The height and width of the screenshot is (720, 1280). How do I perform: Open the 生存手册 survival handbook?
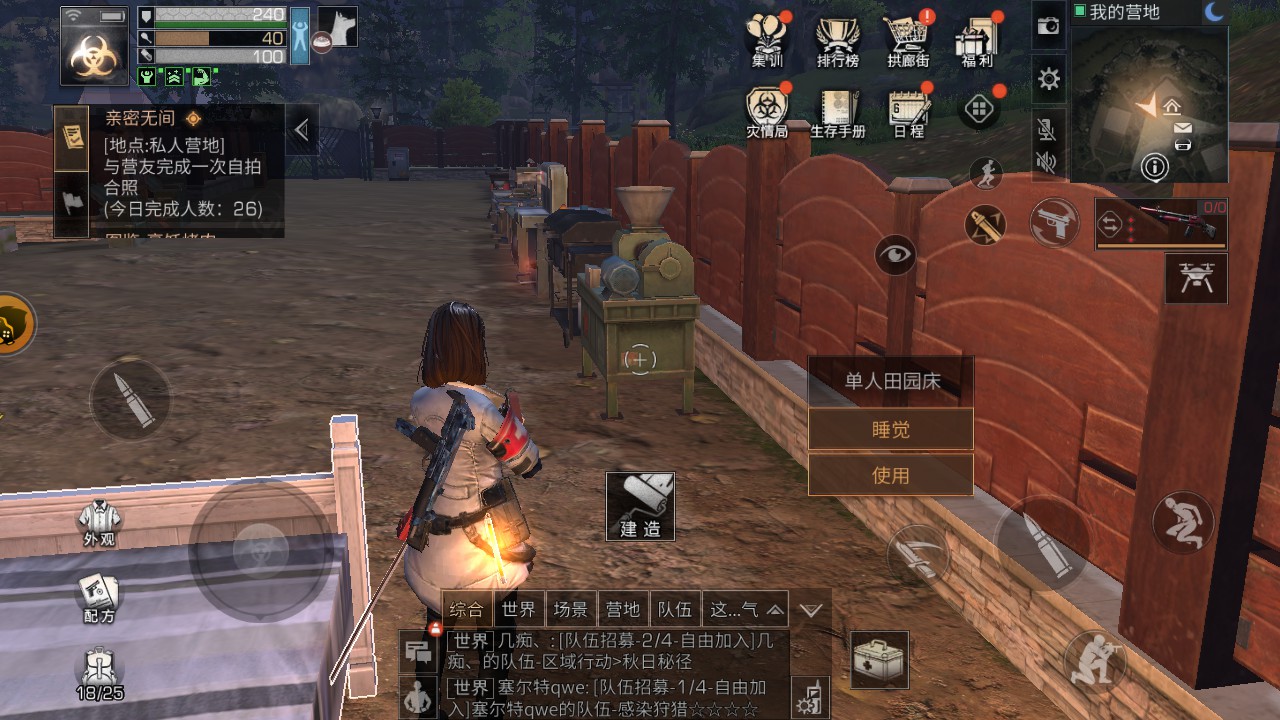(x=837, y=111)
